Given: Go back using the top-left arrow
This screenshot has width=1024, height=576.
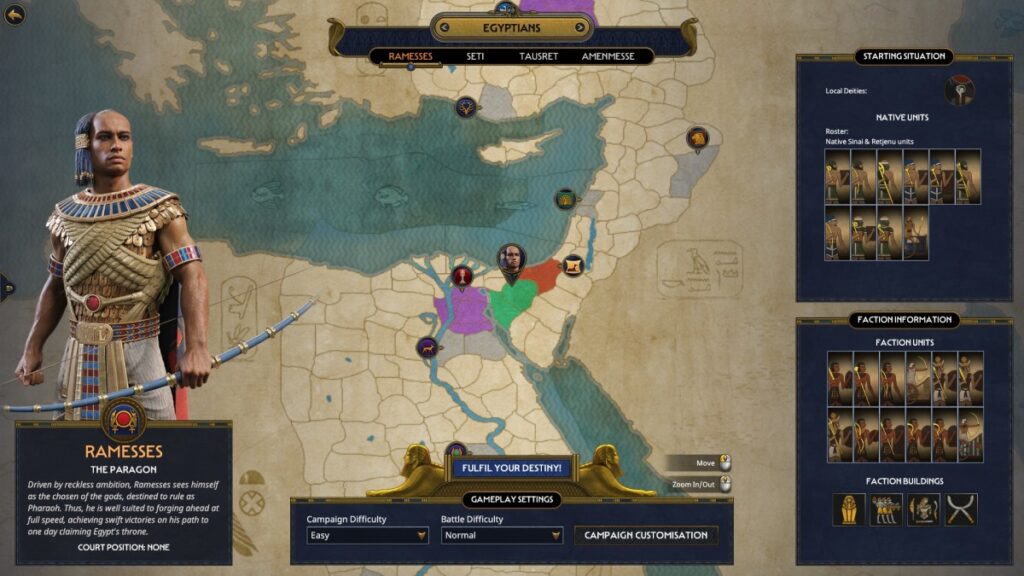Looking at the screenshot, I should (14, 15).
